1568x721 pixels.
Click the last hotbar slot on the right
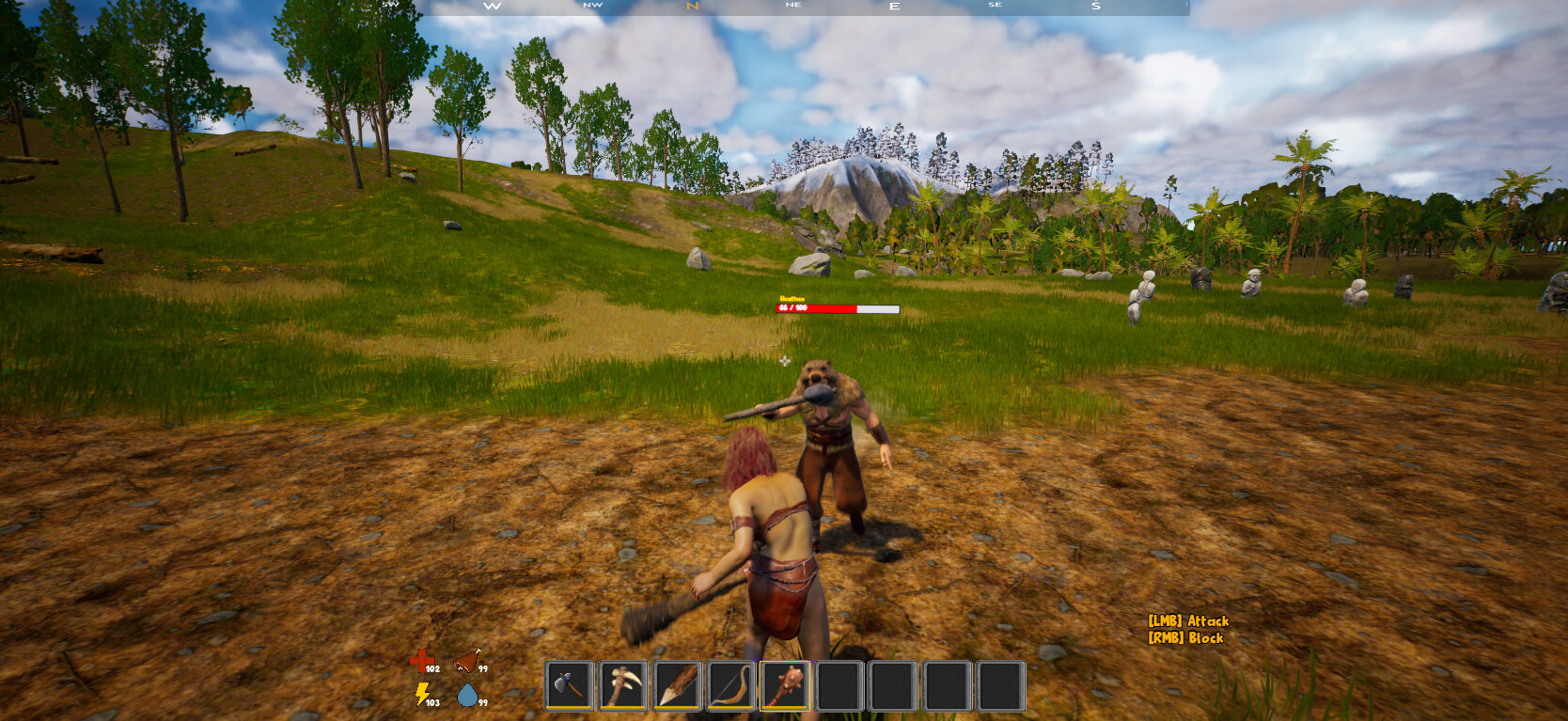coord(998,687)
